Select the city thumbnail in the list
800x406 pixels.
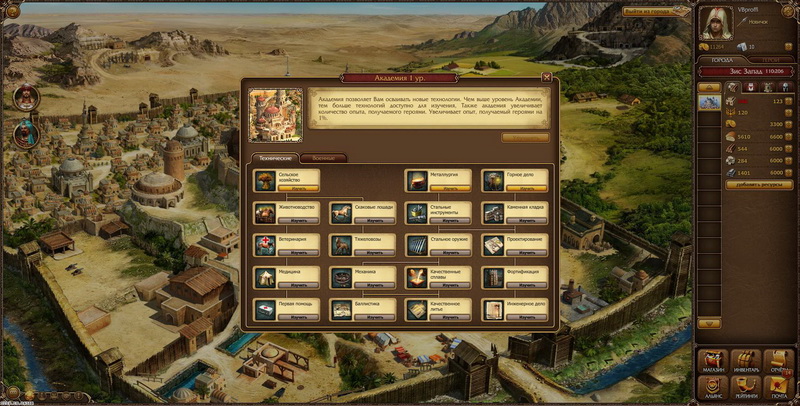tap(710, 102)
